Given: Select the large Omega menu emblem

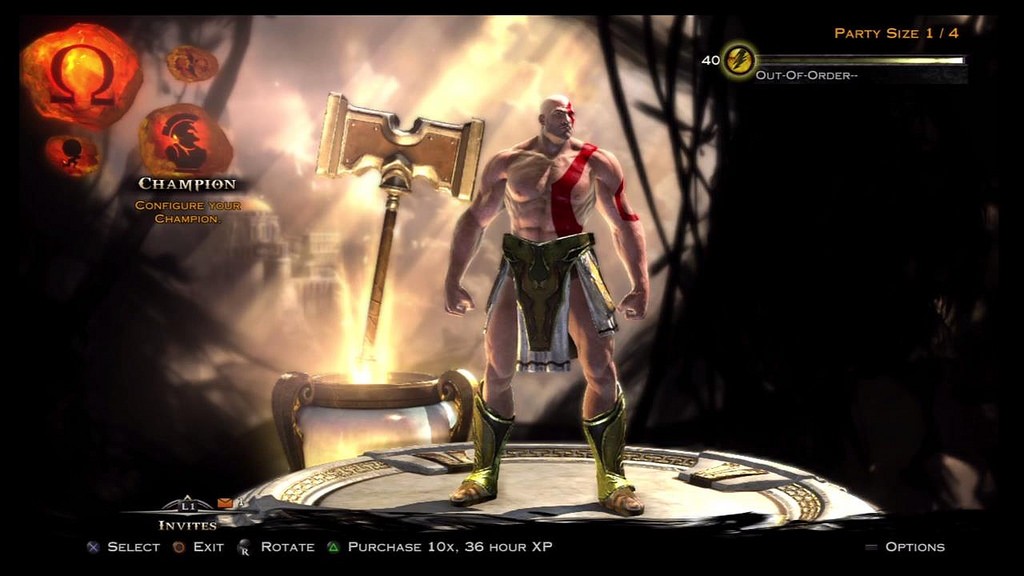Looking at the screenshot, I should [x=81, y=76].
